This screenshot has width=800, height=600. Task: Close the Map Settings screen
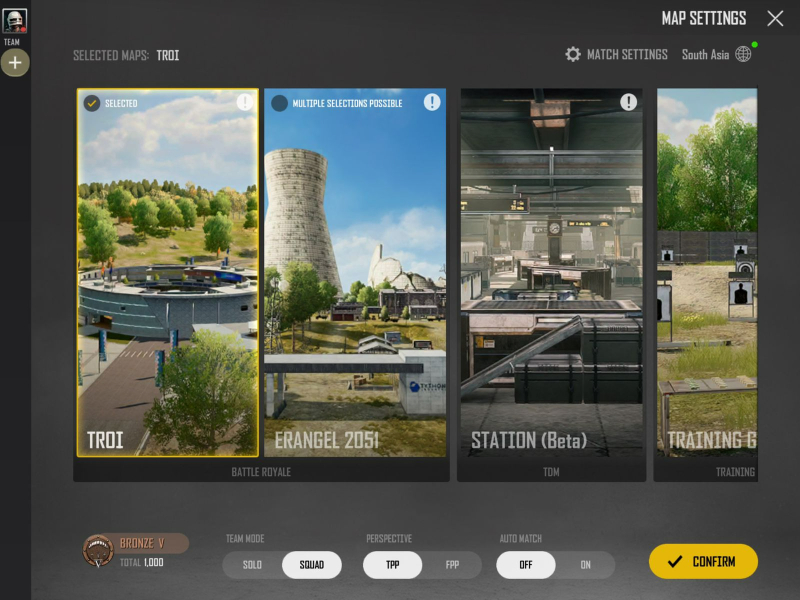pyautogui.click(x=775, y=19)
